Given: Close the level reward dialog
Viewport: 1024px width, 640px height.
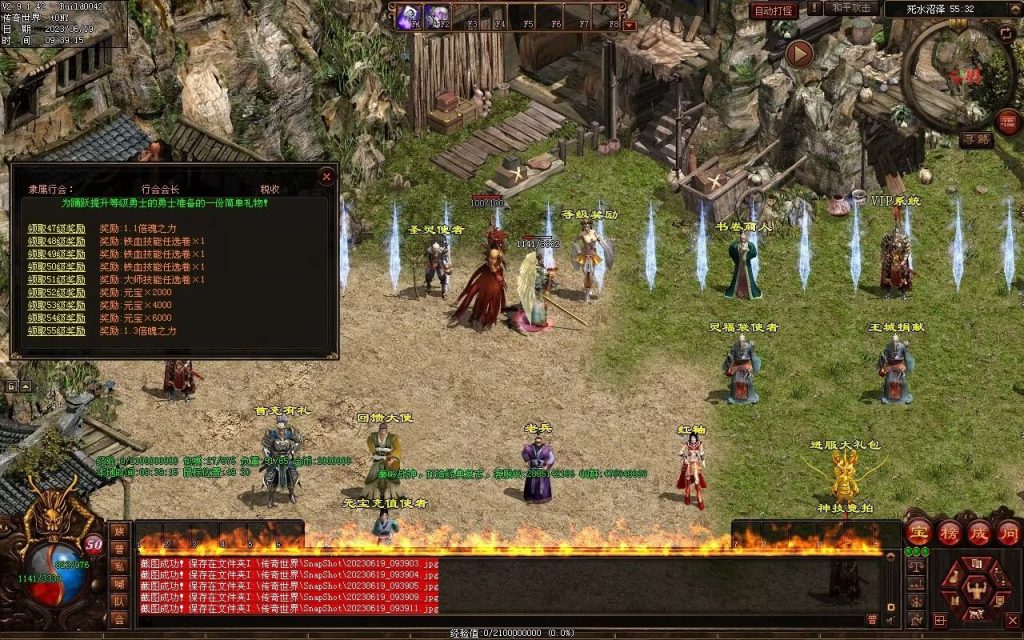Looking at the screenshot, I should click(x=326, y=176).
